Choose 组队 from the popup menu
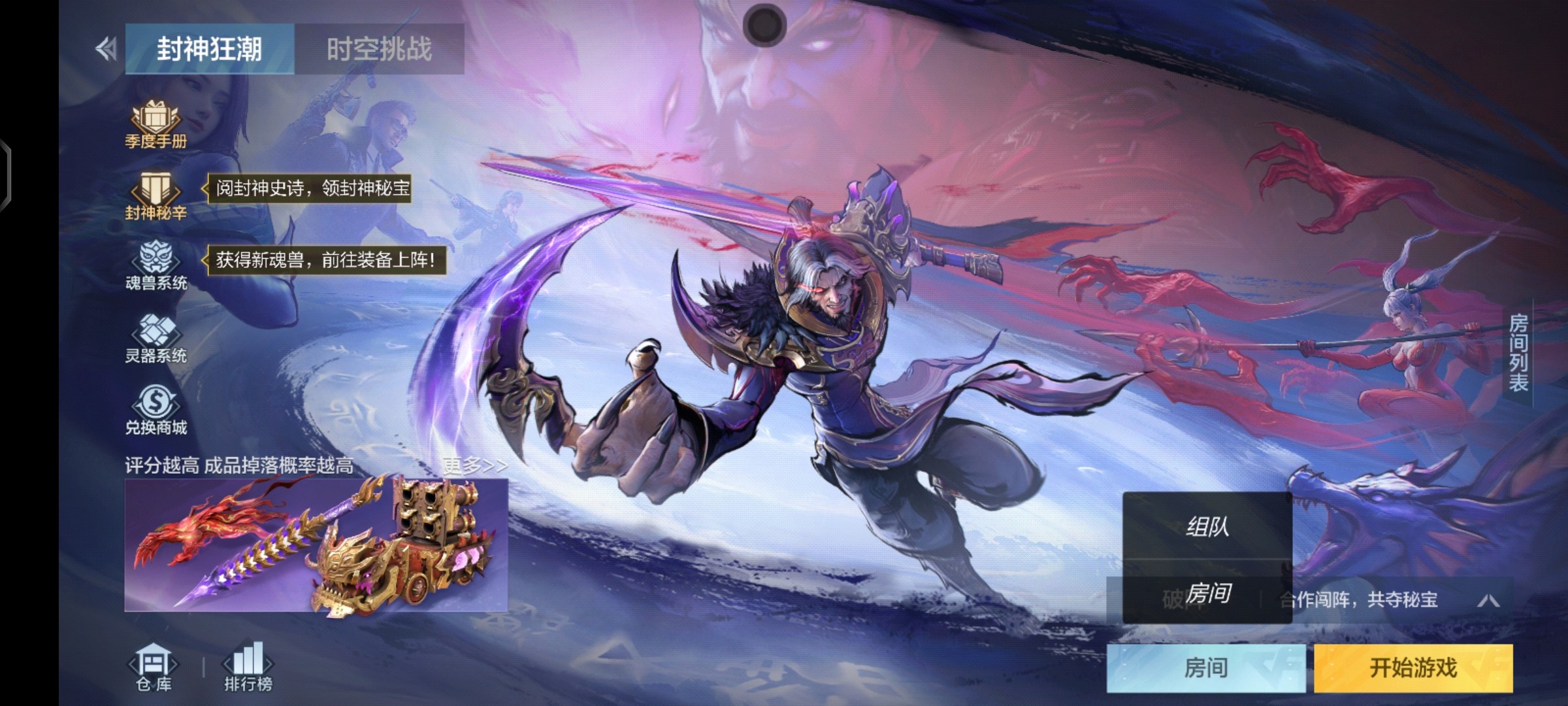 coord(1207,526)
